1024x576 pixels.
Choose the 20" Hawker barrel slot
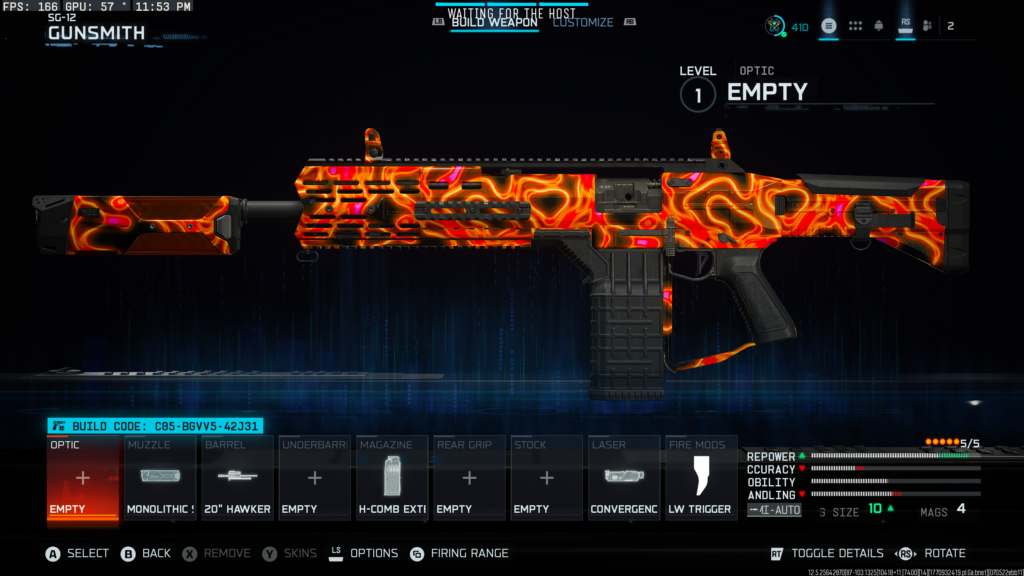click(x=237, y=478)
